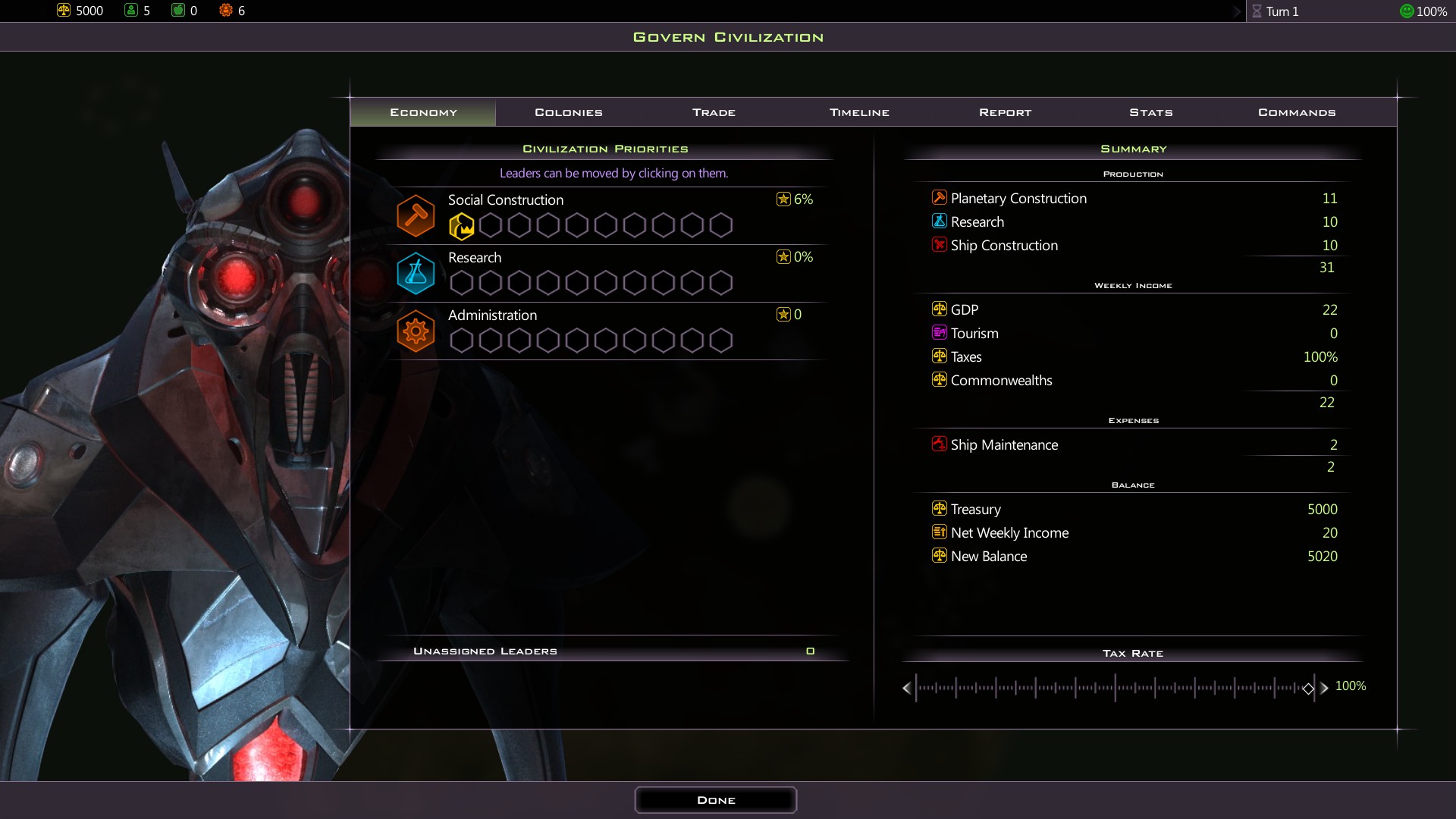Click the Social Construction hammer icon
The image size is (1456, 819).
(x=416, y=215)
